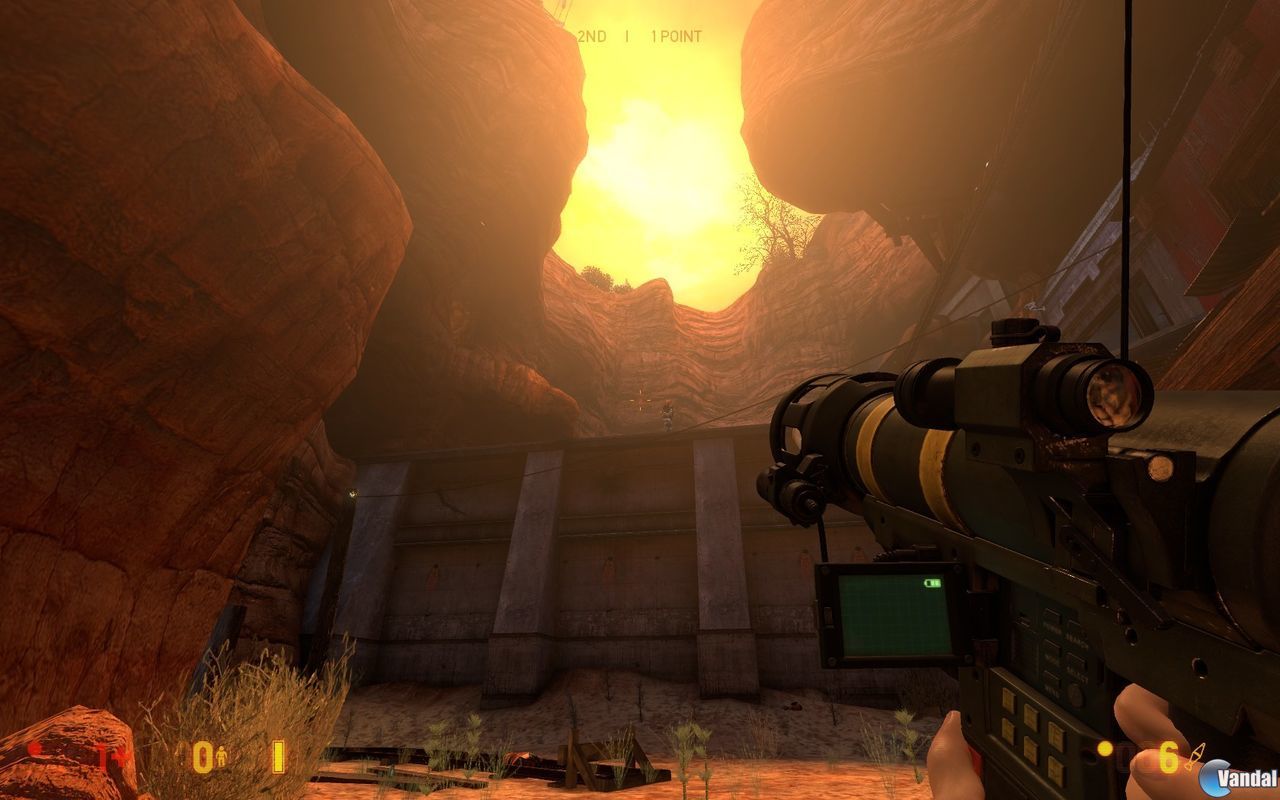1280x800 pixels.
Task: Click the rocket ammo icon
Action: [x=1196, y=756]
